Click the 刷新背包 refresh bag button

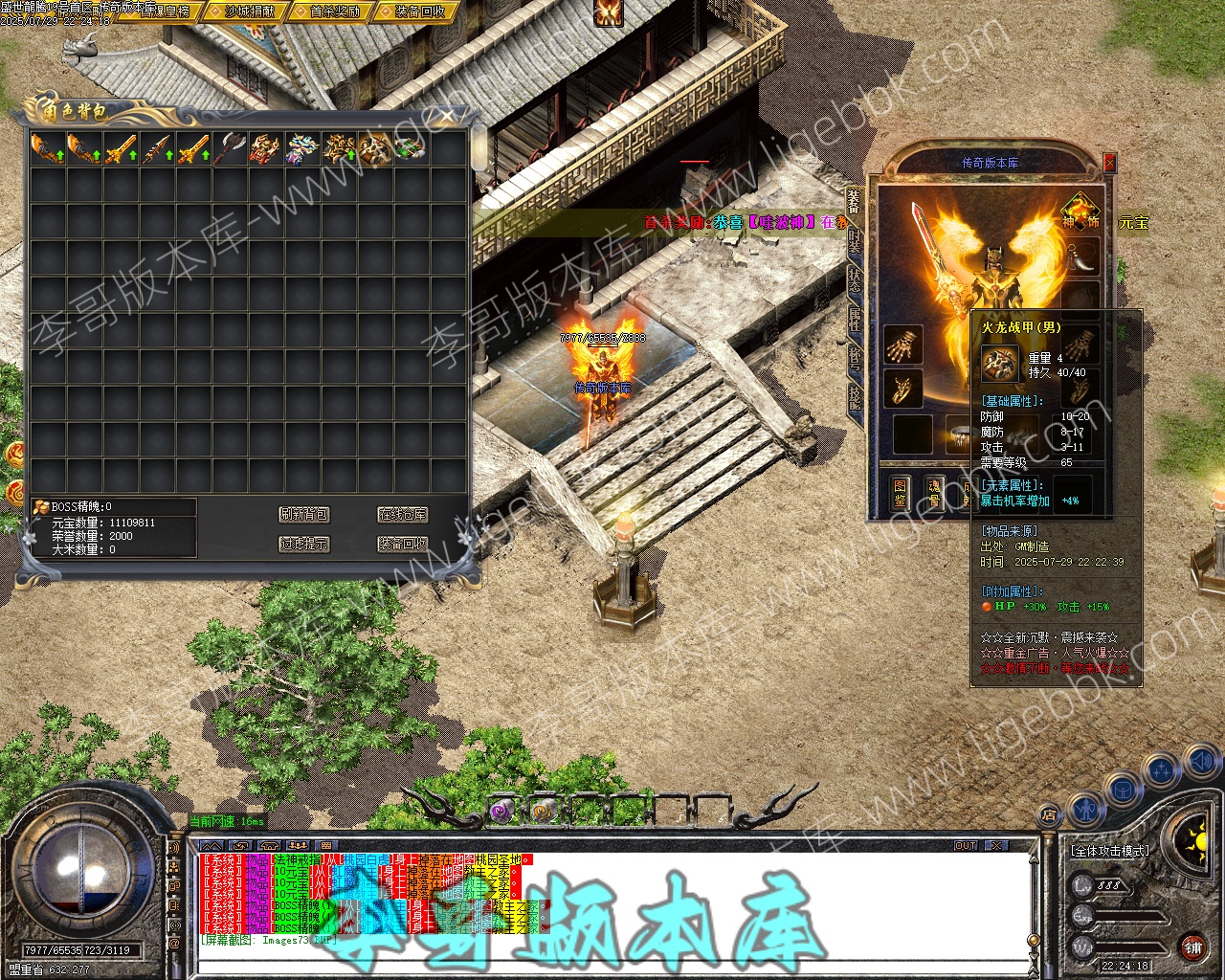(x=303, y=515)
